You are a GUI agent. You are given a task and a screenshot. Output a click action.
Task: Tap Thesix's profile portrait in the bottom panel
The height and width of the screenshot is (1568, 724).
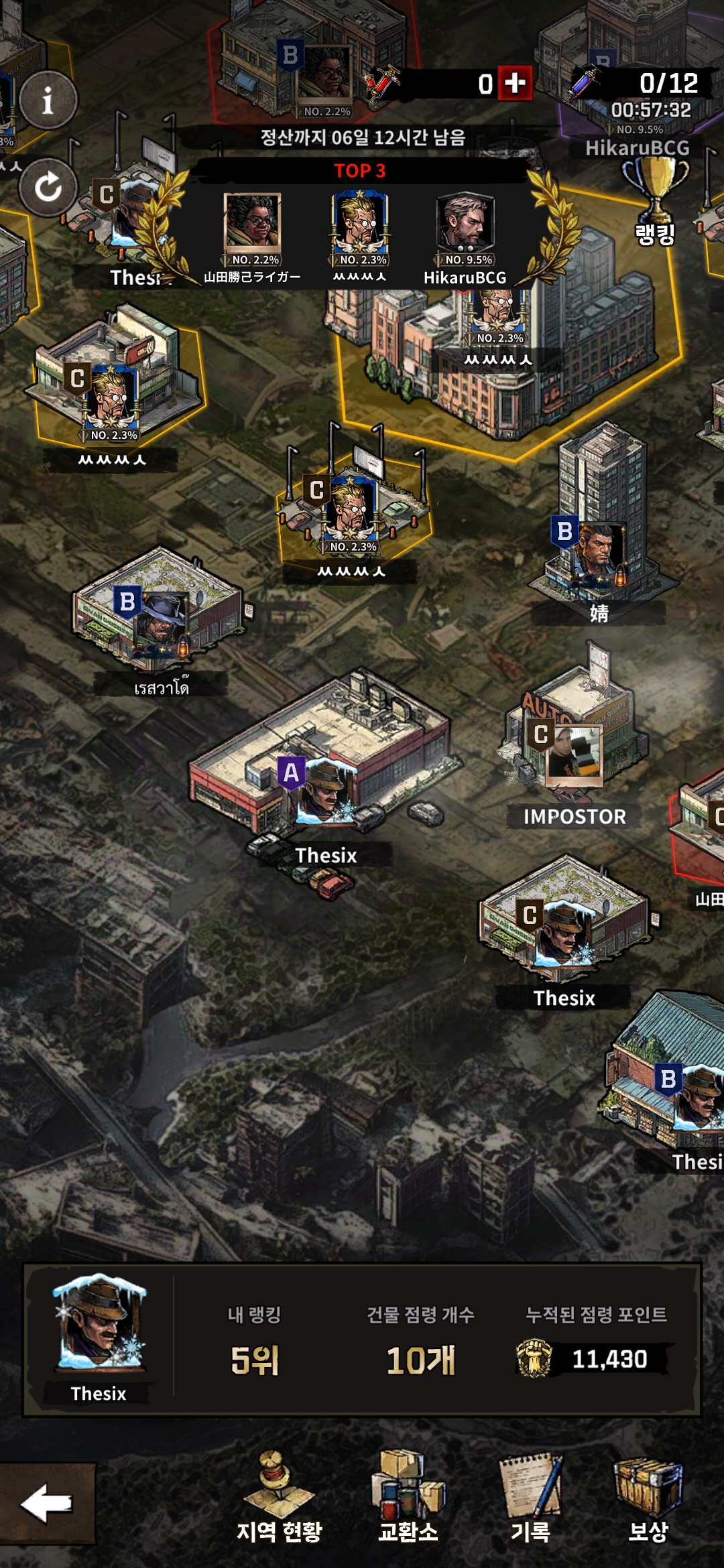click(x=99, y=1324)
